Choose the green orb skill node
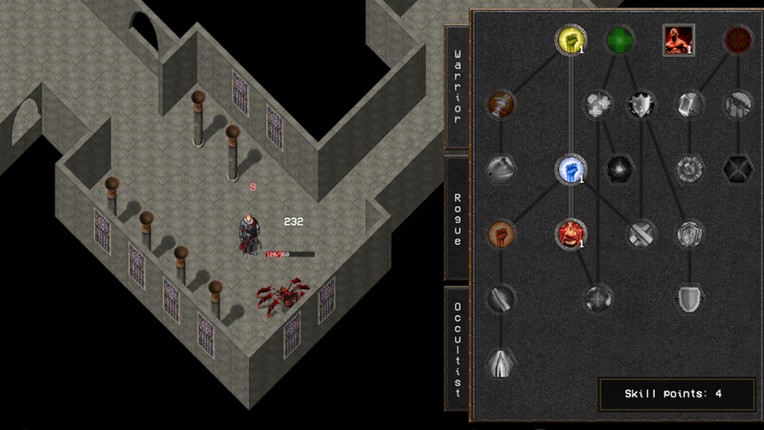 [620, 40]
